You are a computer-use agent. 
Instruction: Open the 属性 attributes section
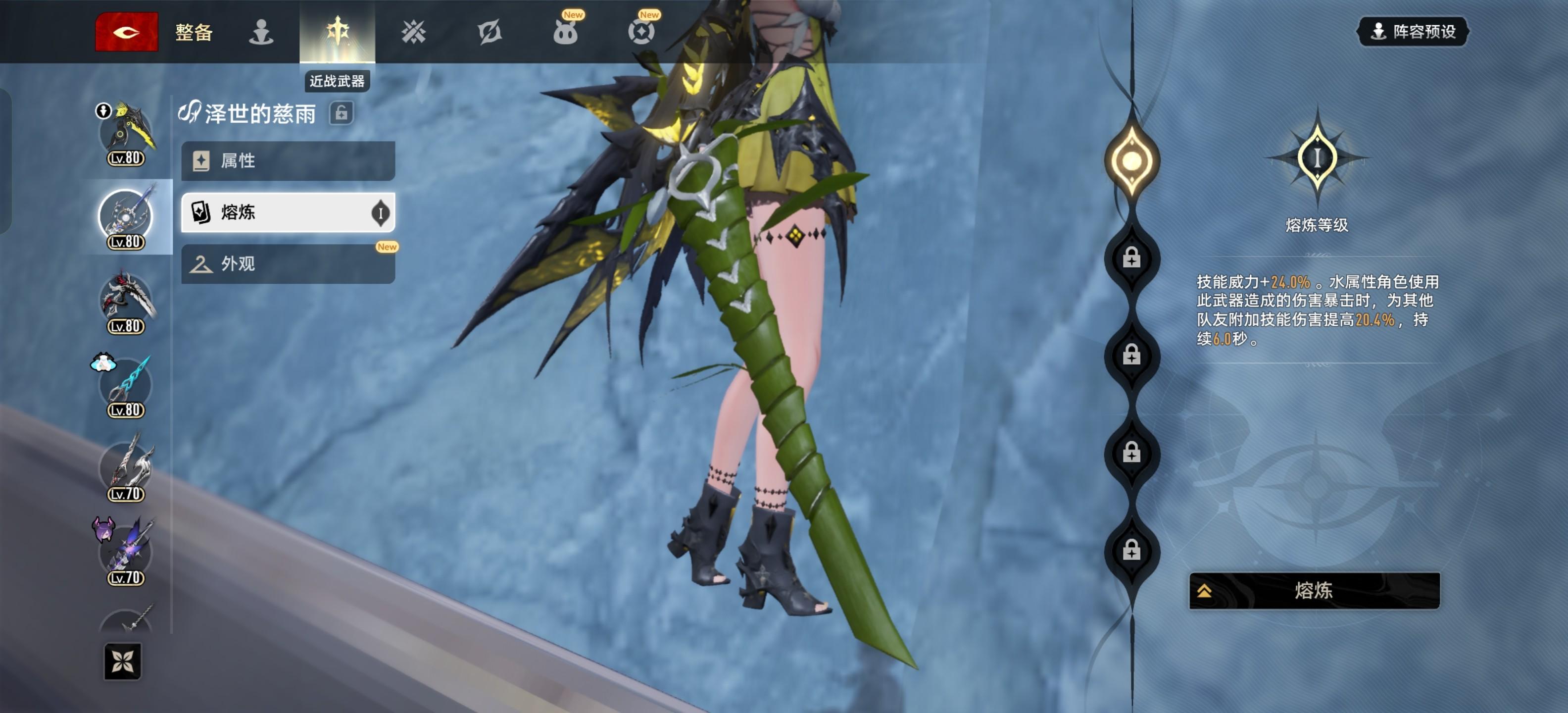tap(288, 161)
